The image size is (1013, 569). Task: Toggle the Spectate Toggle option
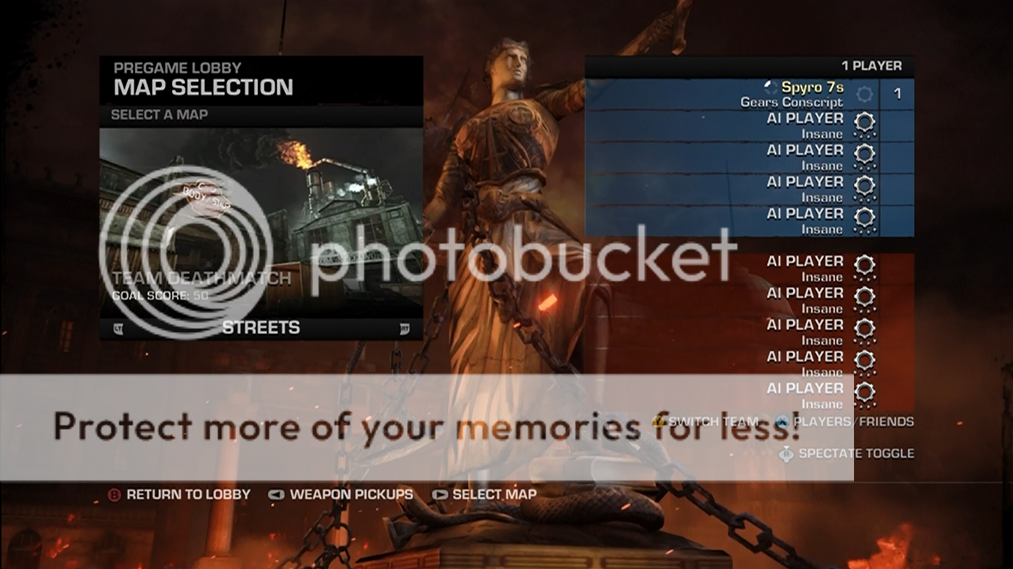tap(855, 453)
